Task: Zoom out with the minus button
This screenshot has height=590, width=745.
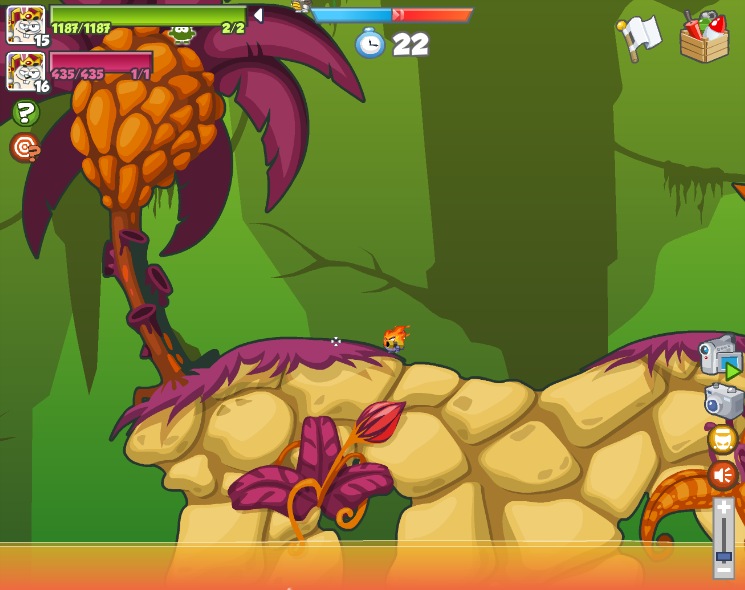Action: click(723, 570)
